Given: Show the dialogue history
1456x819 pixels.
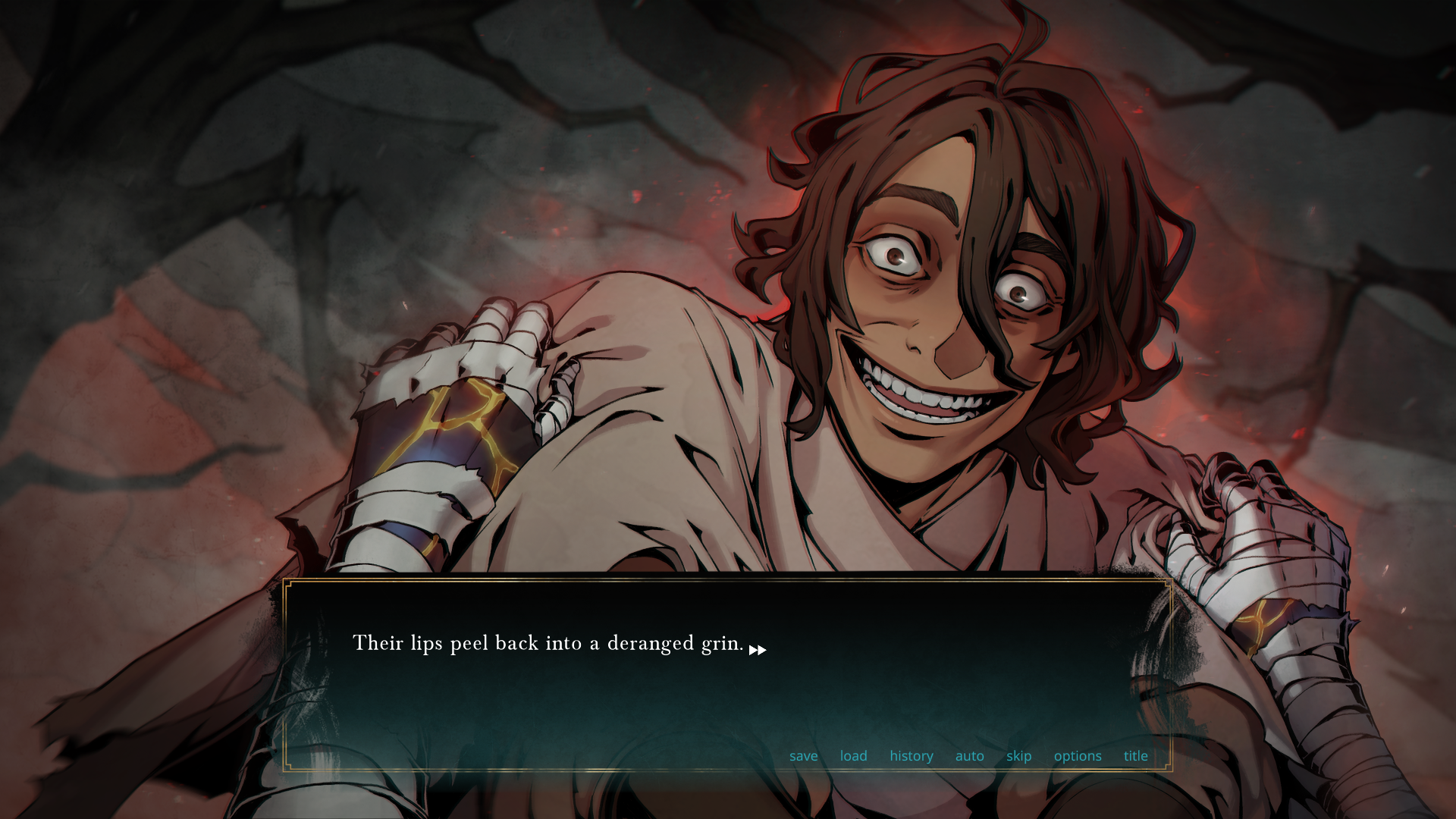Looking at the screenshot, I should (911, 756).
